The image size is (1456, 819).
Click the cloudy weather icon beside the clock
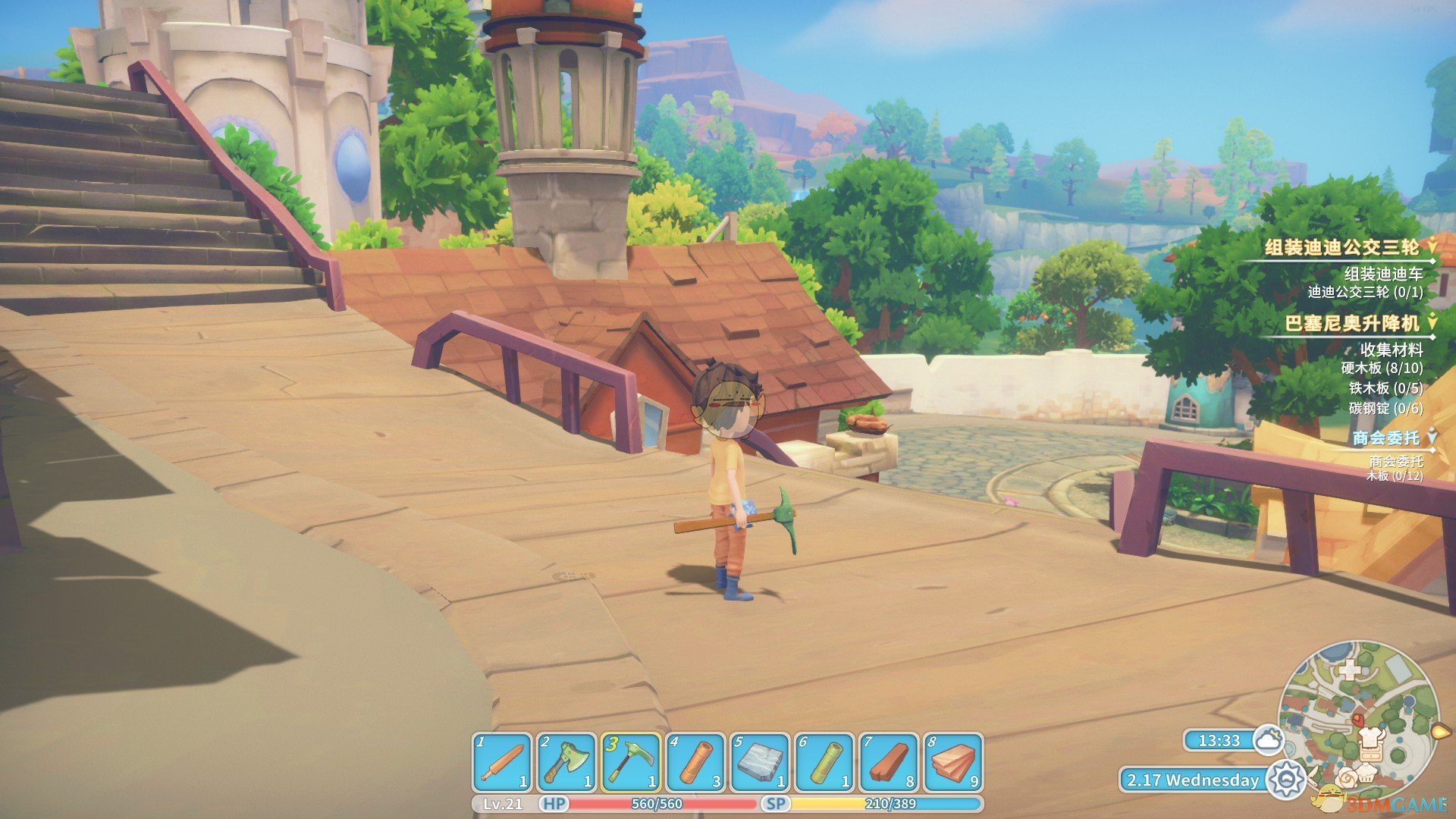tap(1268, 739)
